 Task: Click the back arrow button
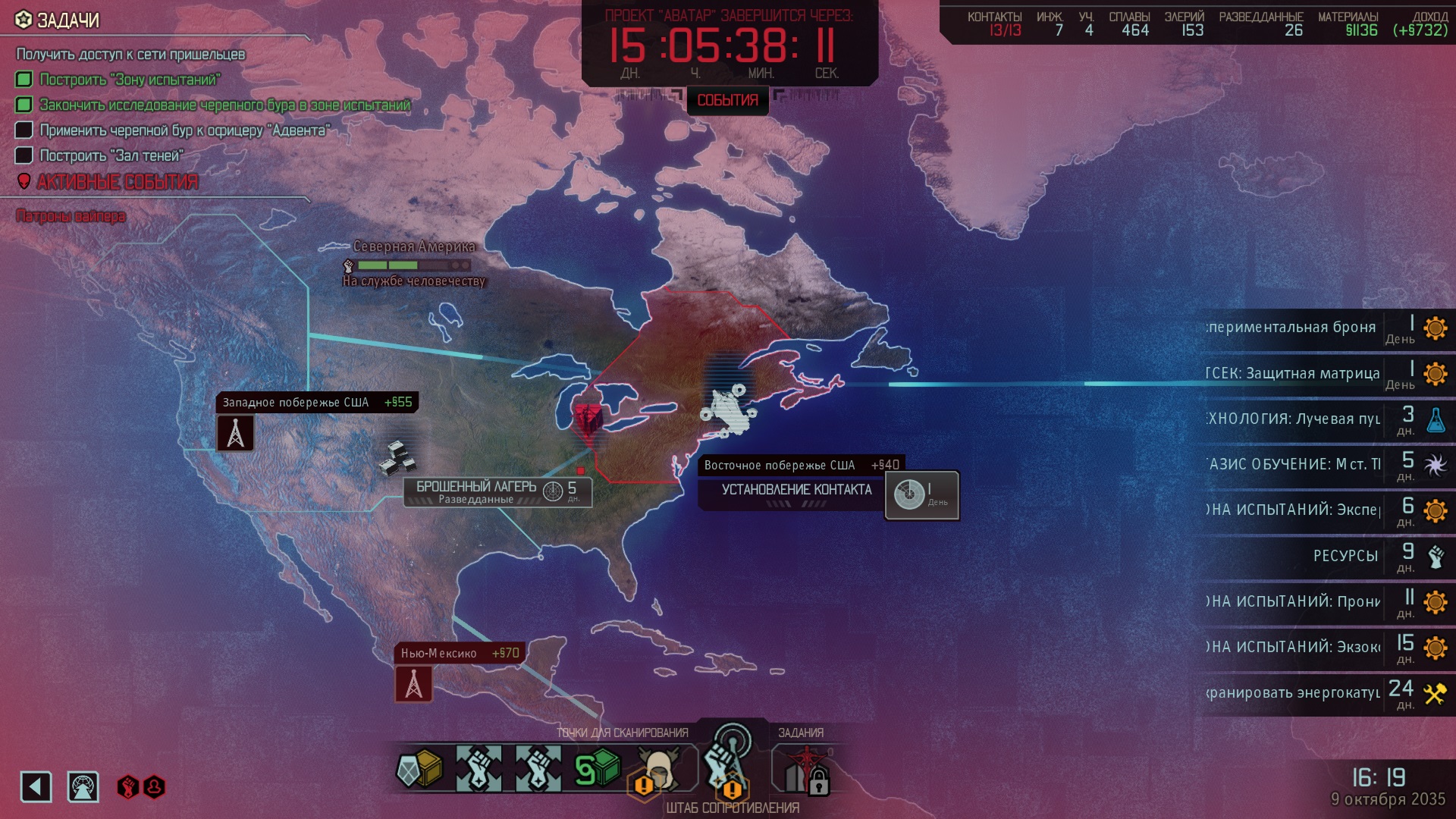[x=36, y=787]
